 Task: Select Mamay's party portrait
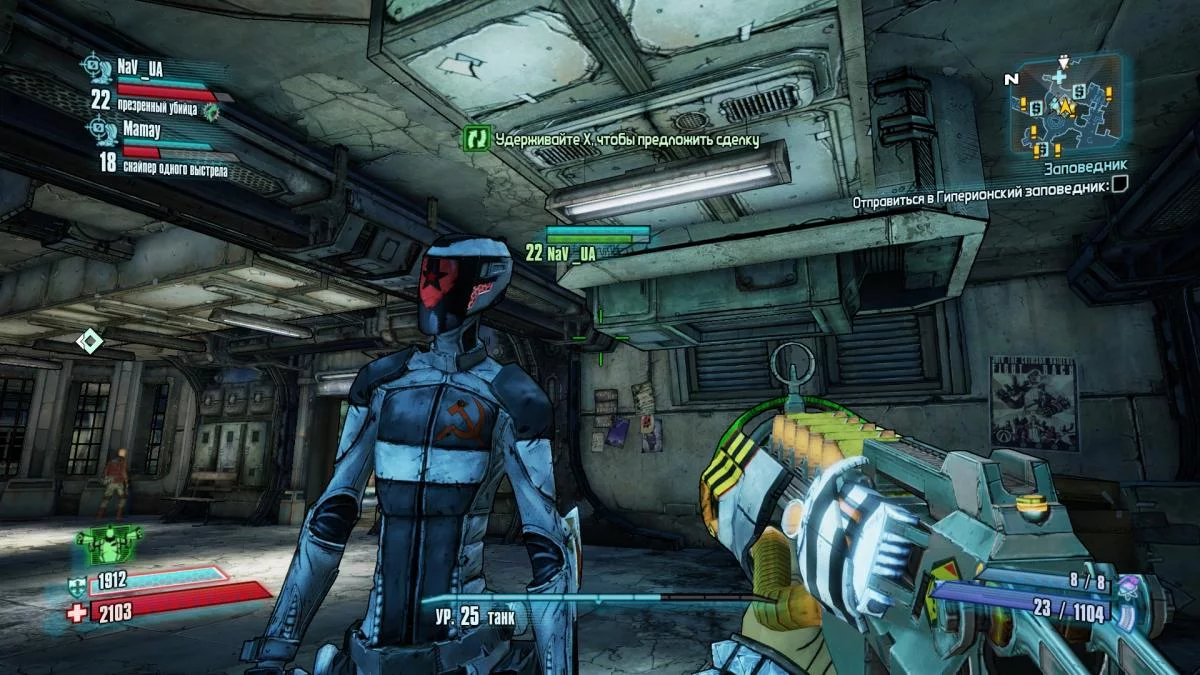pyautogui.click(x=97, y=129)
